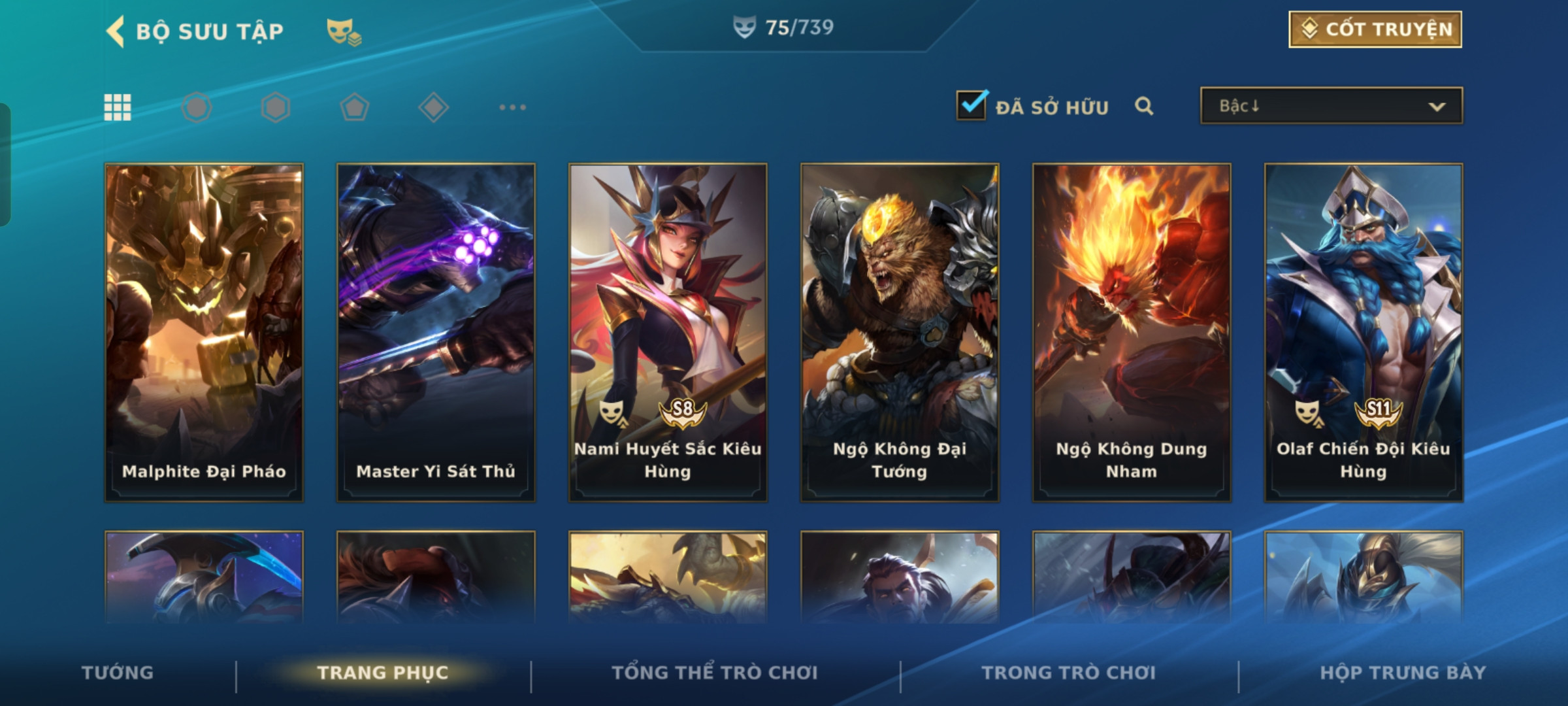1568x706 pixels.
Task: Select the Master Yi Sát Thủ skin
Action: pyautogui.click(x=436, y=332)
